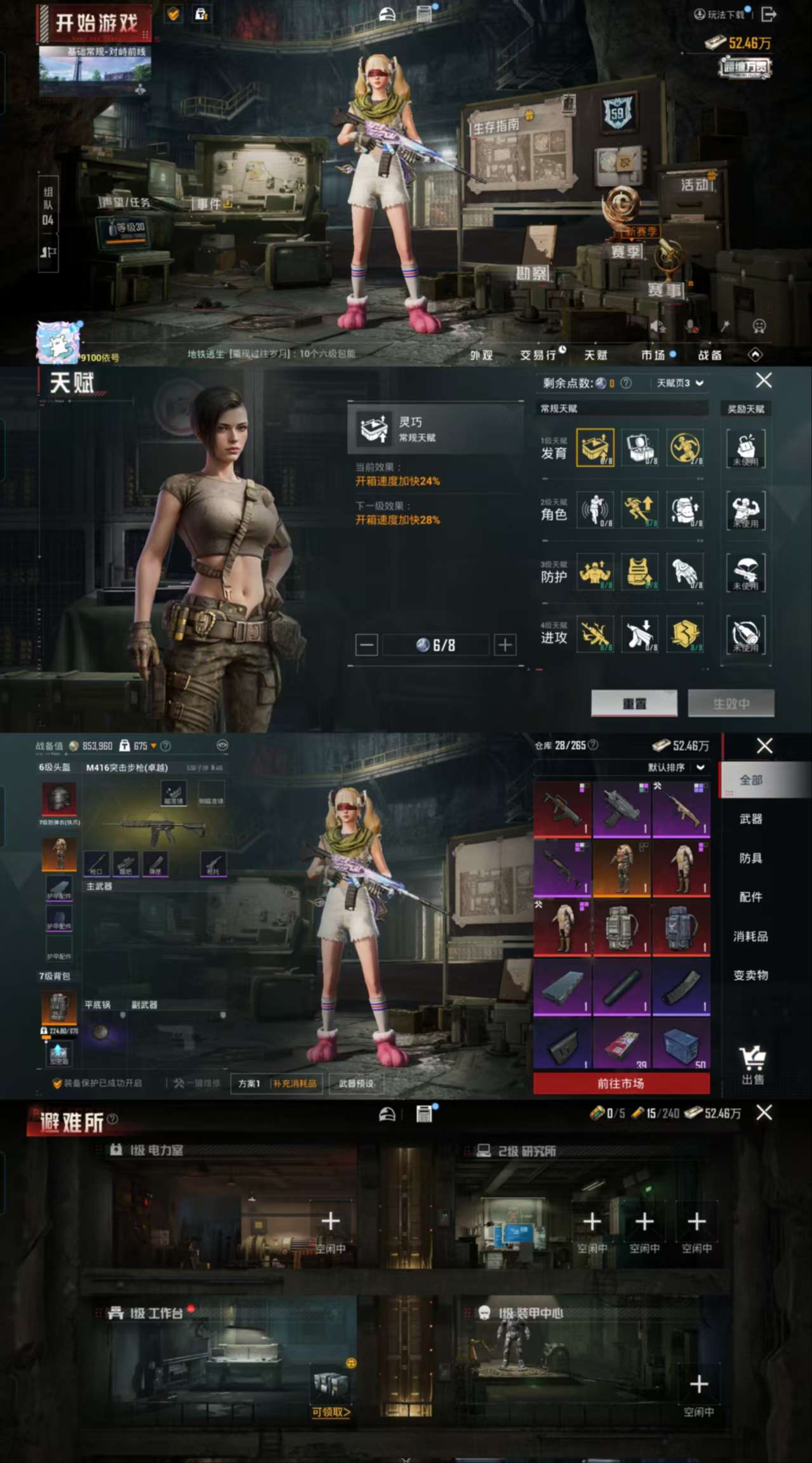Screen dimensions: 812x1463
Task: Close the 避难所 shelter screen
Action: (764, 1112)
